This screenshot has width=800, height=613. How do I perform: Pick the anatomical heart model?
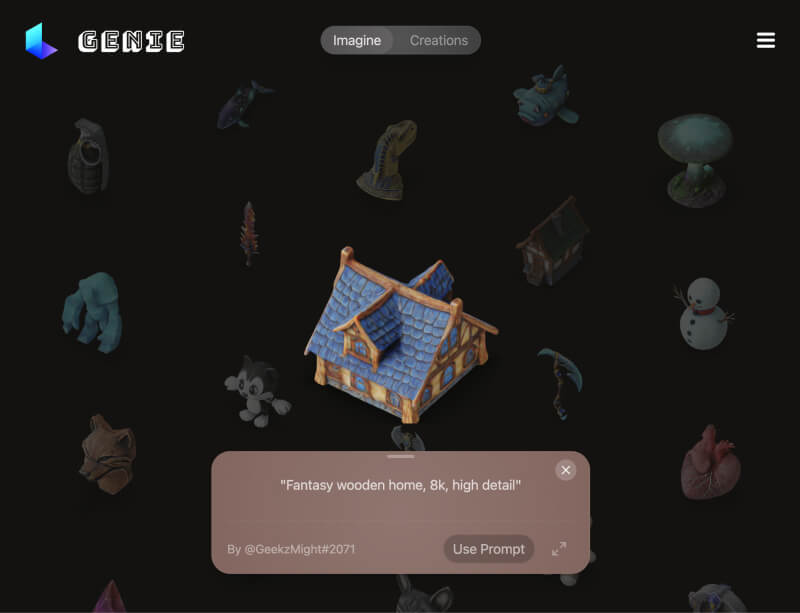[x=710, y=462]
